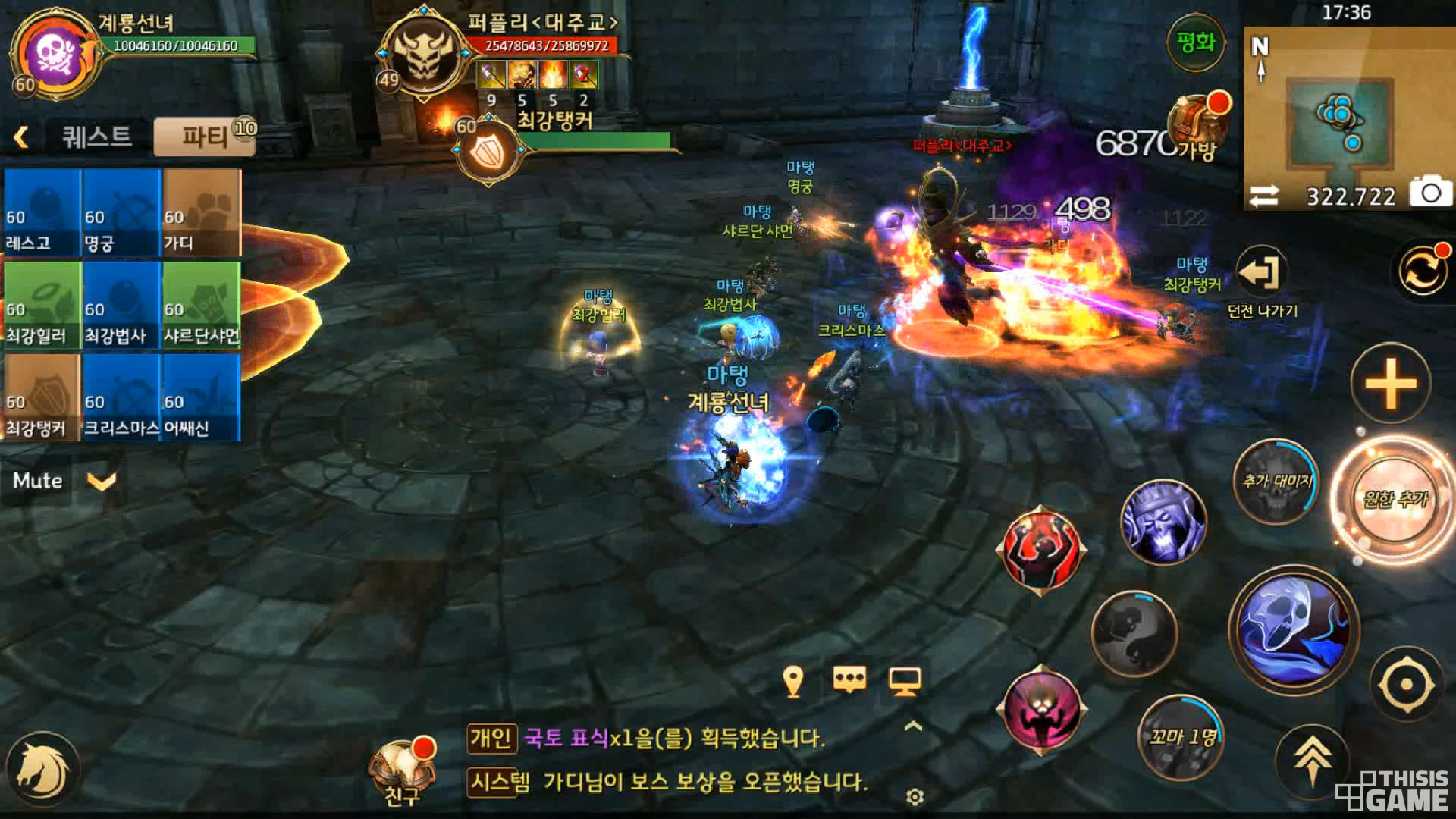
Task: Tap the horse mount icon
Action: 42,770
